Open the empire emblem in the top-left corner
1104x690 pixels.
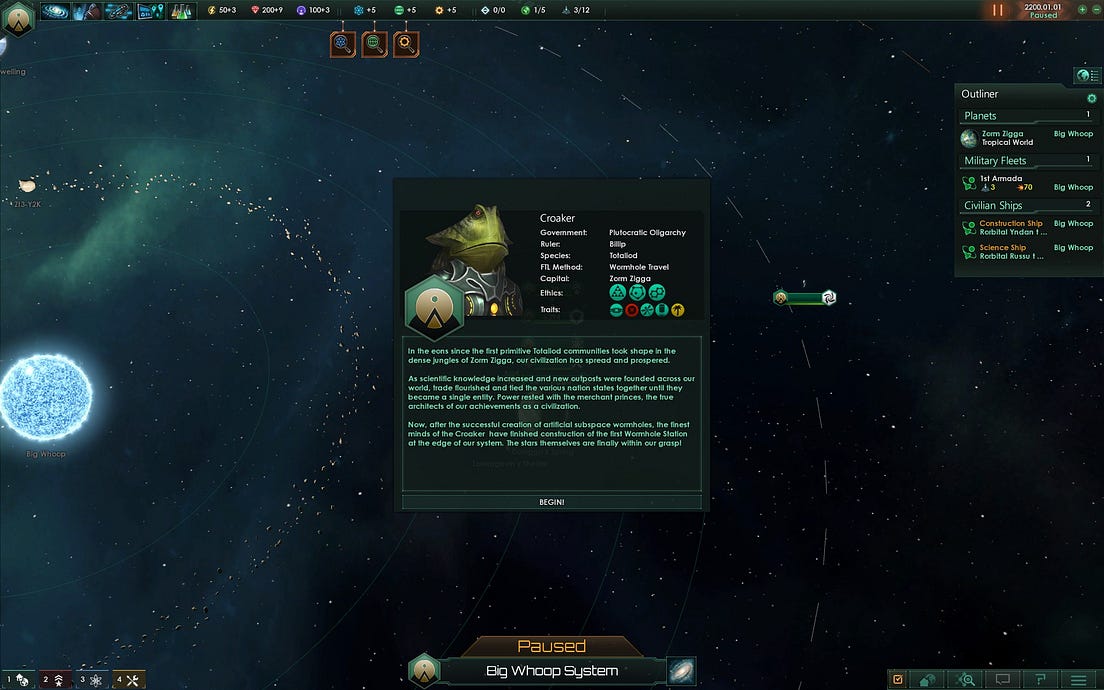17,19
